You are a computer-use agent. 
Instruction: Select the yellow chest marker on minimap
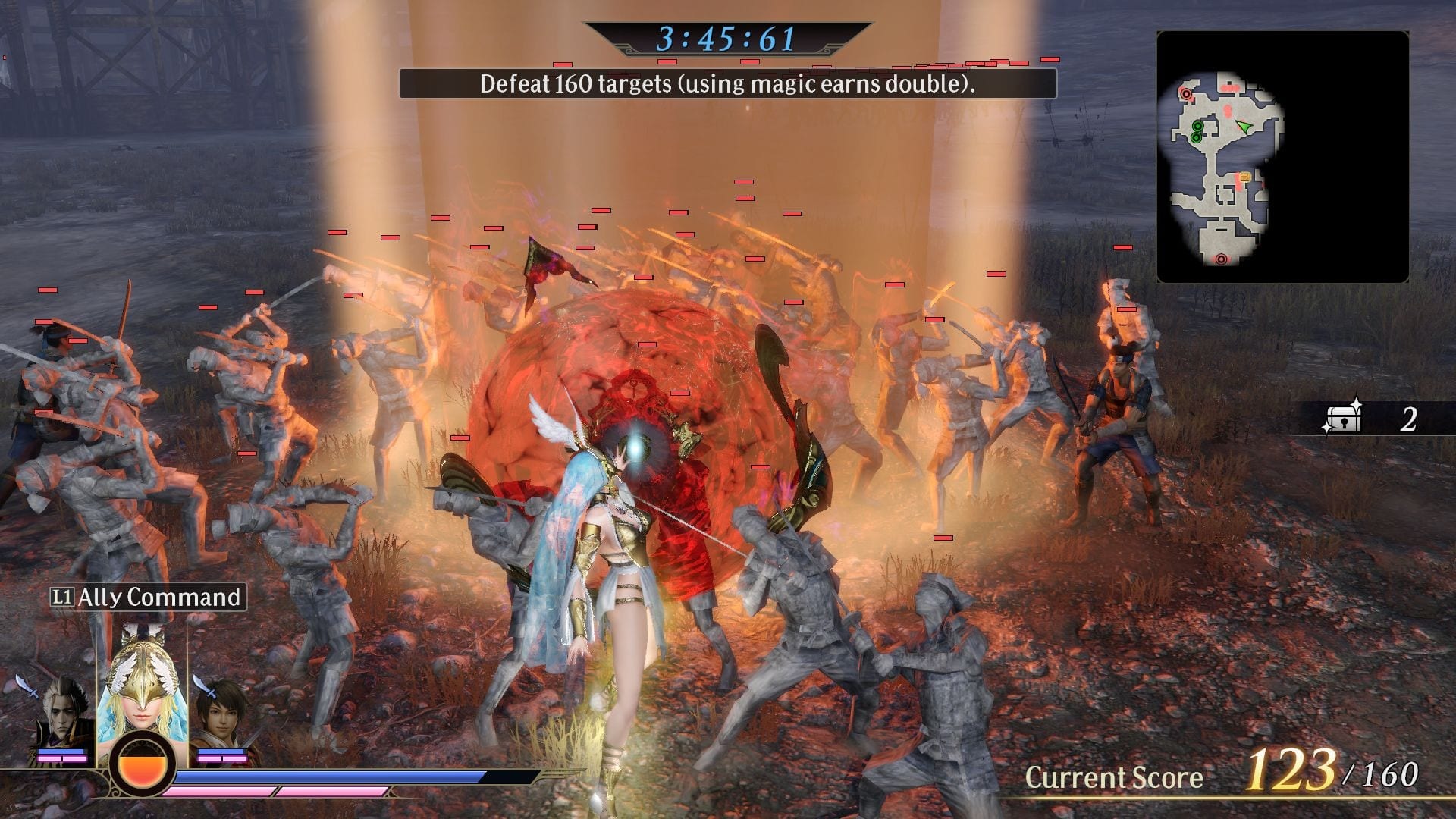pyautogui.click(x=1244, y=177)
